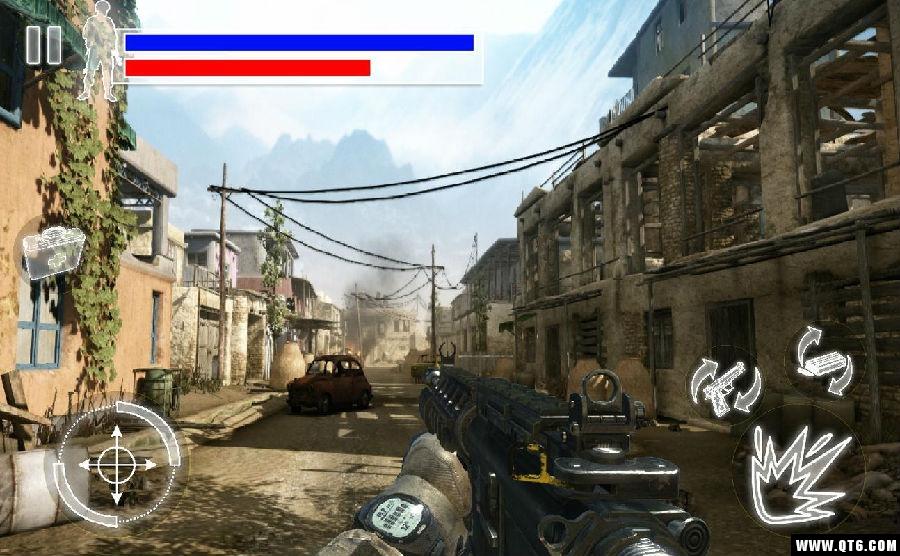The width and height of the screenshot is (900, 556).
Task: Pause the game with the pause button
Action: point(43,45)
